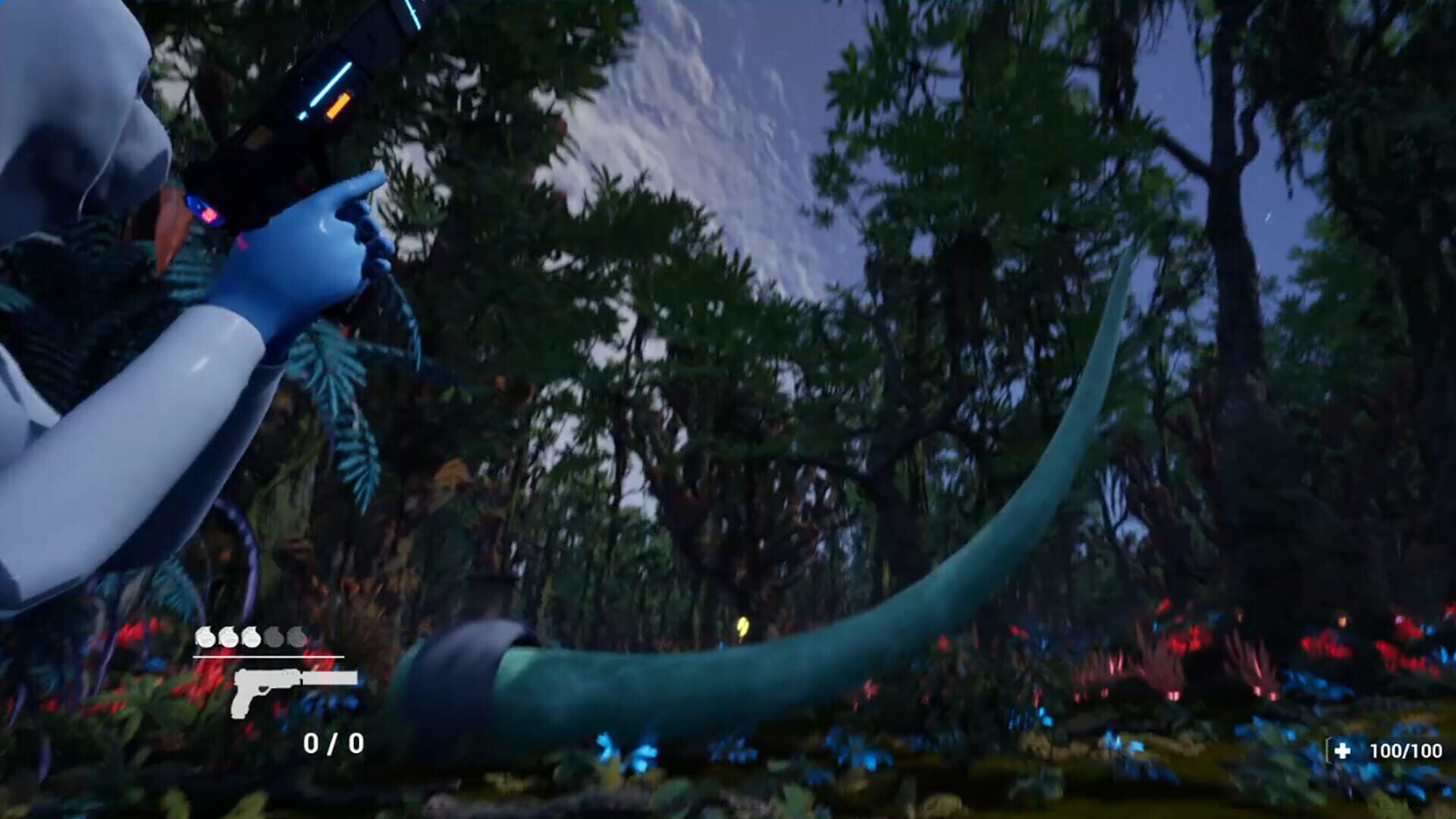This screenshot has height=819, width=1456.
Task: Toggle the fifth empty grenade slot
Action: (x=297, y=637)
